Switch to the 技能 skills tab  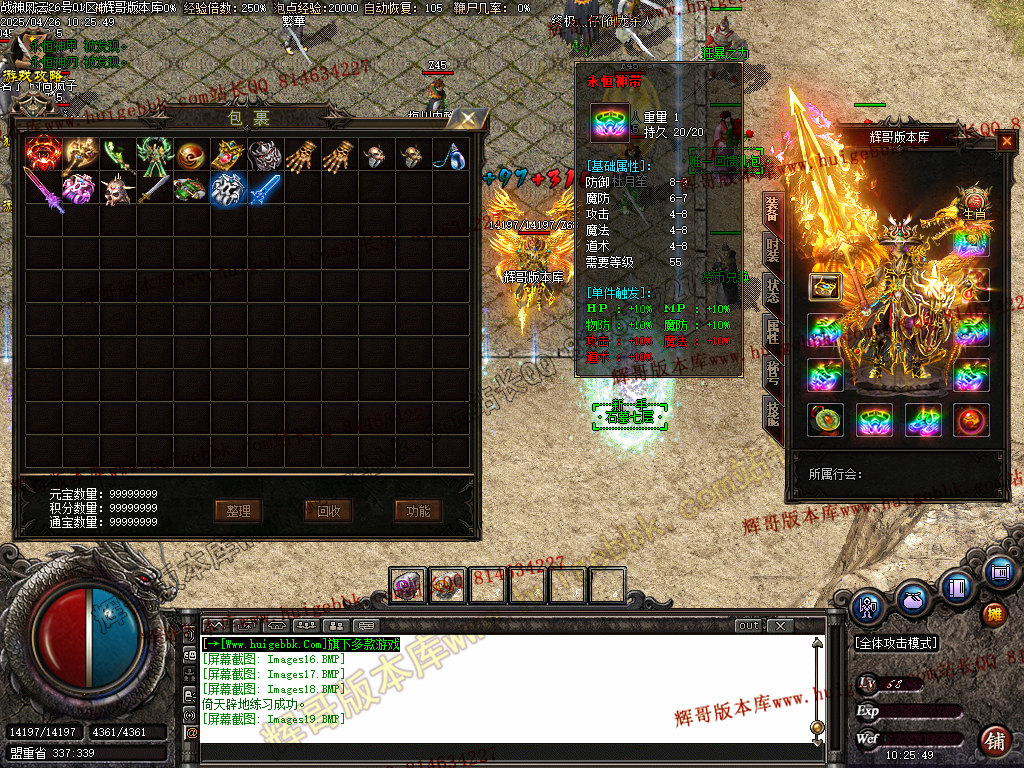tap(773, 411)
